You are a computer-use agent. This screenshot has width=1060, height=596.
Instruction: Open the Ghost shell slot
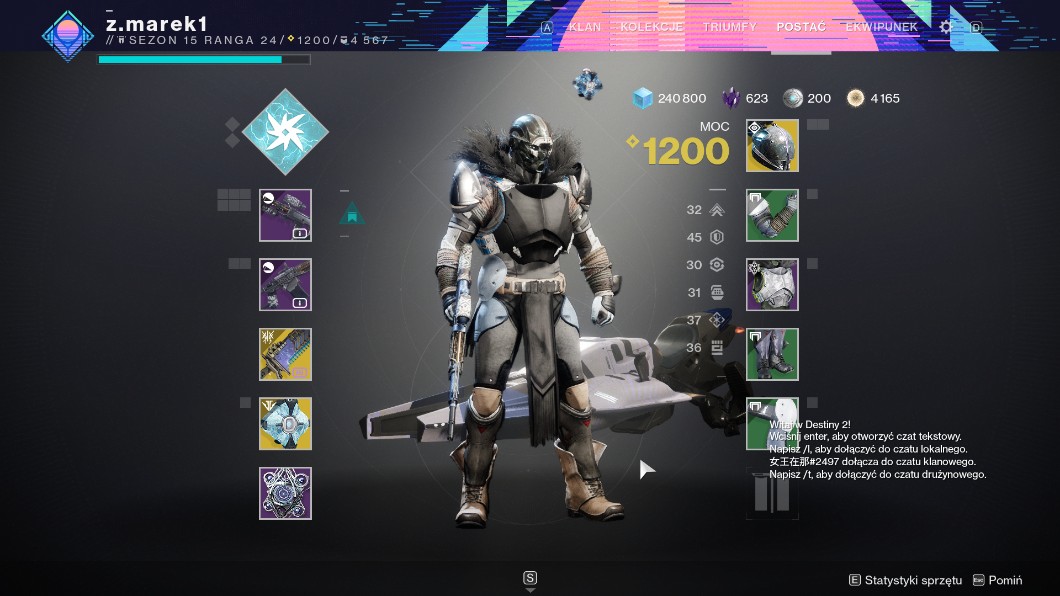[285, 424]
